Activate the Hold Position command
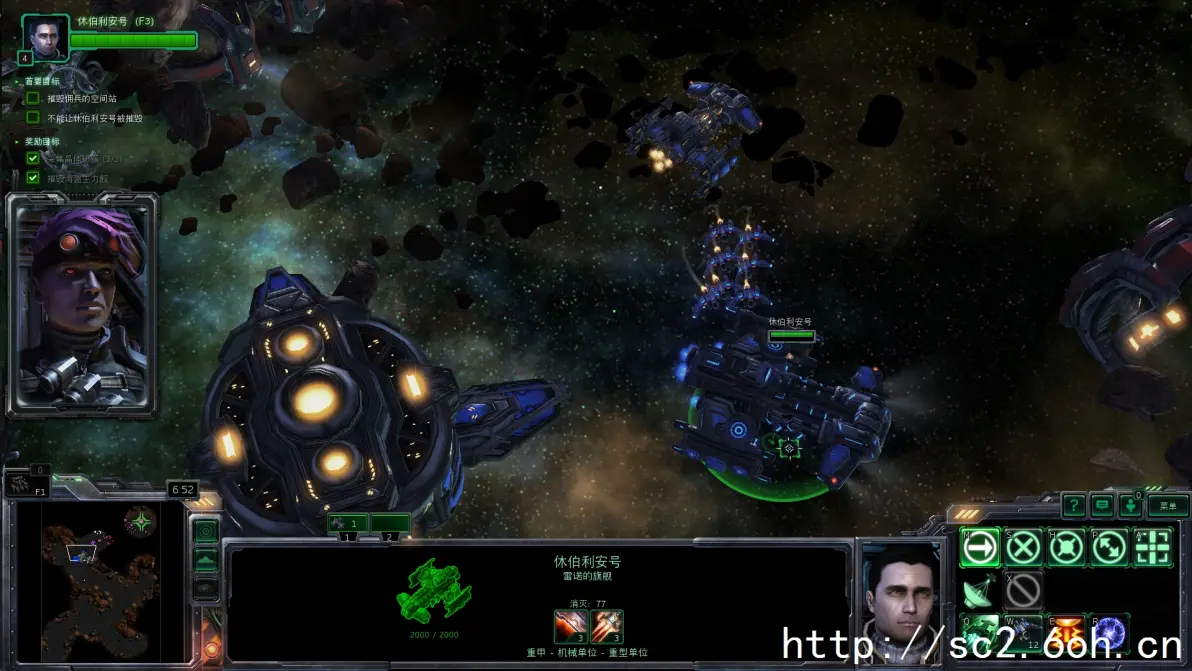Image resolution: width=1192 pixels, height=671 pixels. (x=1067, y=547)
